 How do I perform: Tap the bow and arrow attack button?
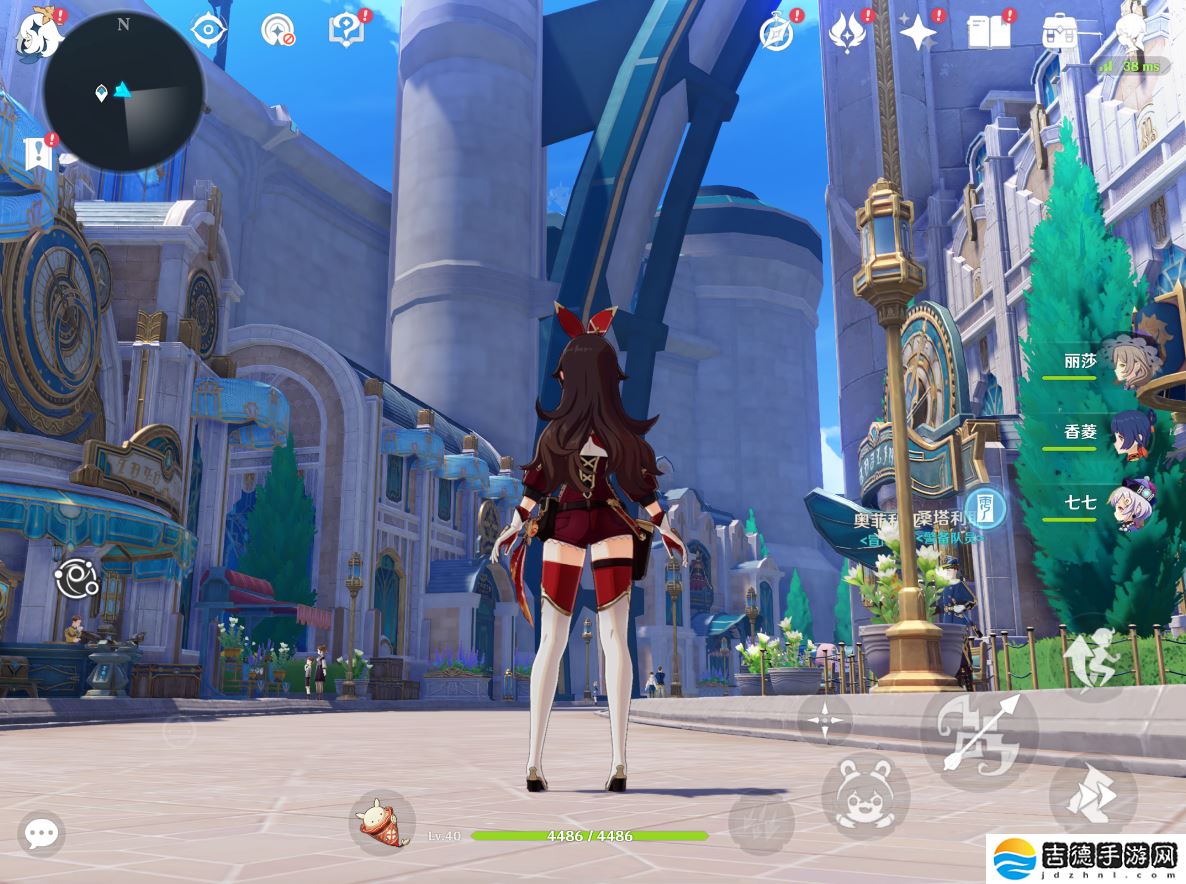point(978,735)
